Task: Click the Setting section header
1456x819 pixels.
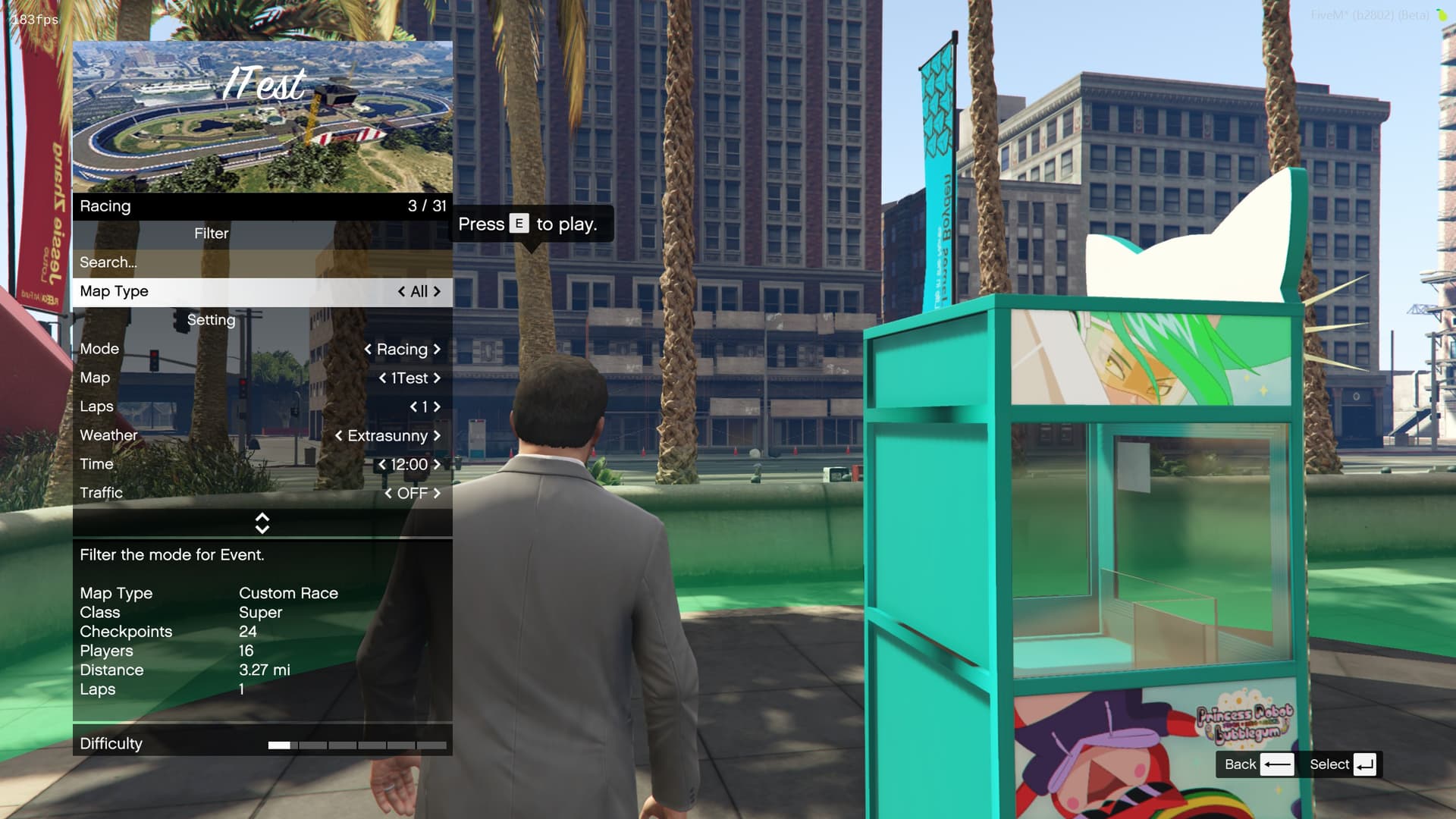Action: tap(212, 320)
